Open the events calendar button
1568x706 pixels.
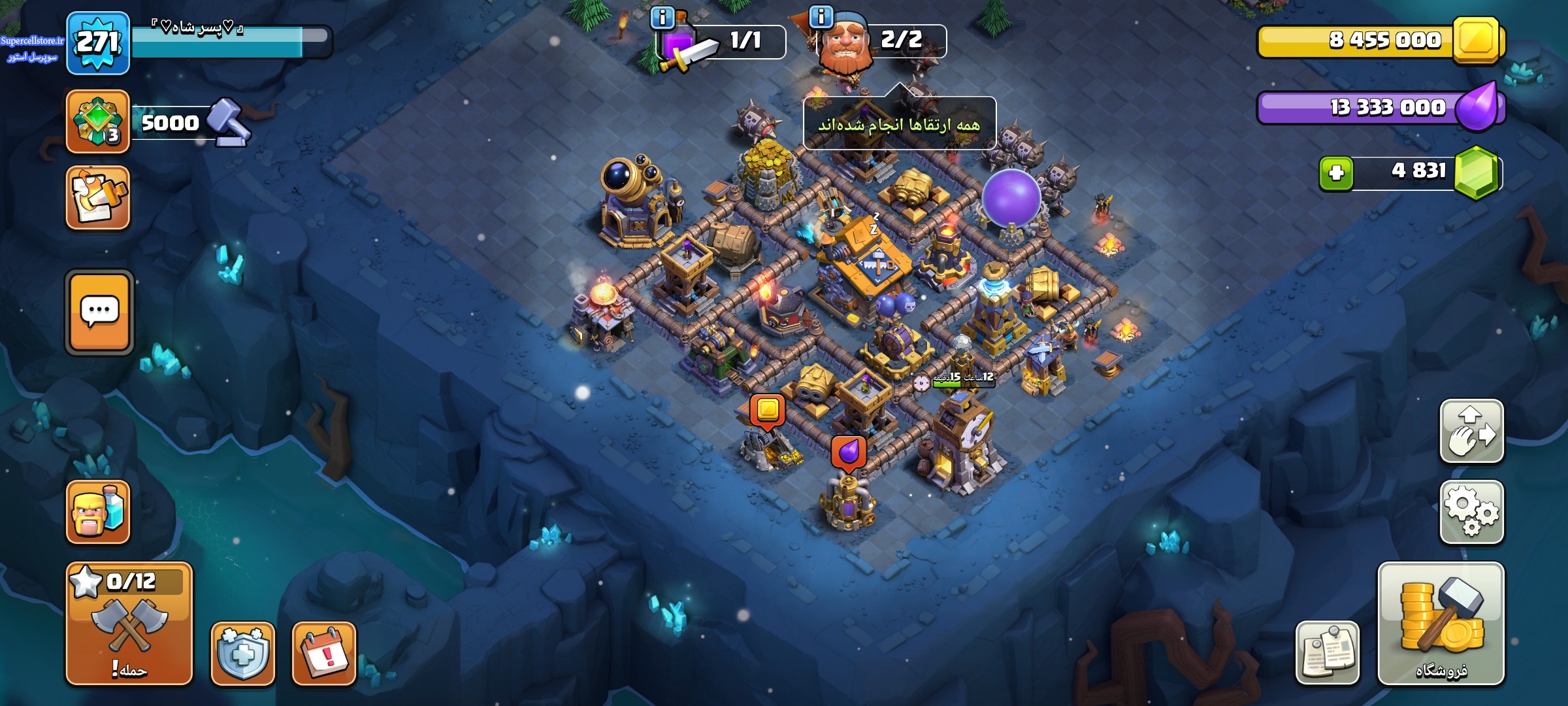324,653
